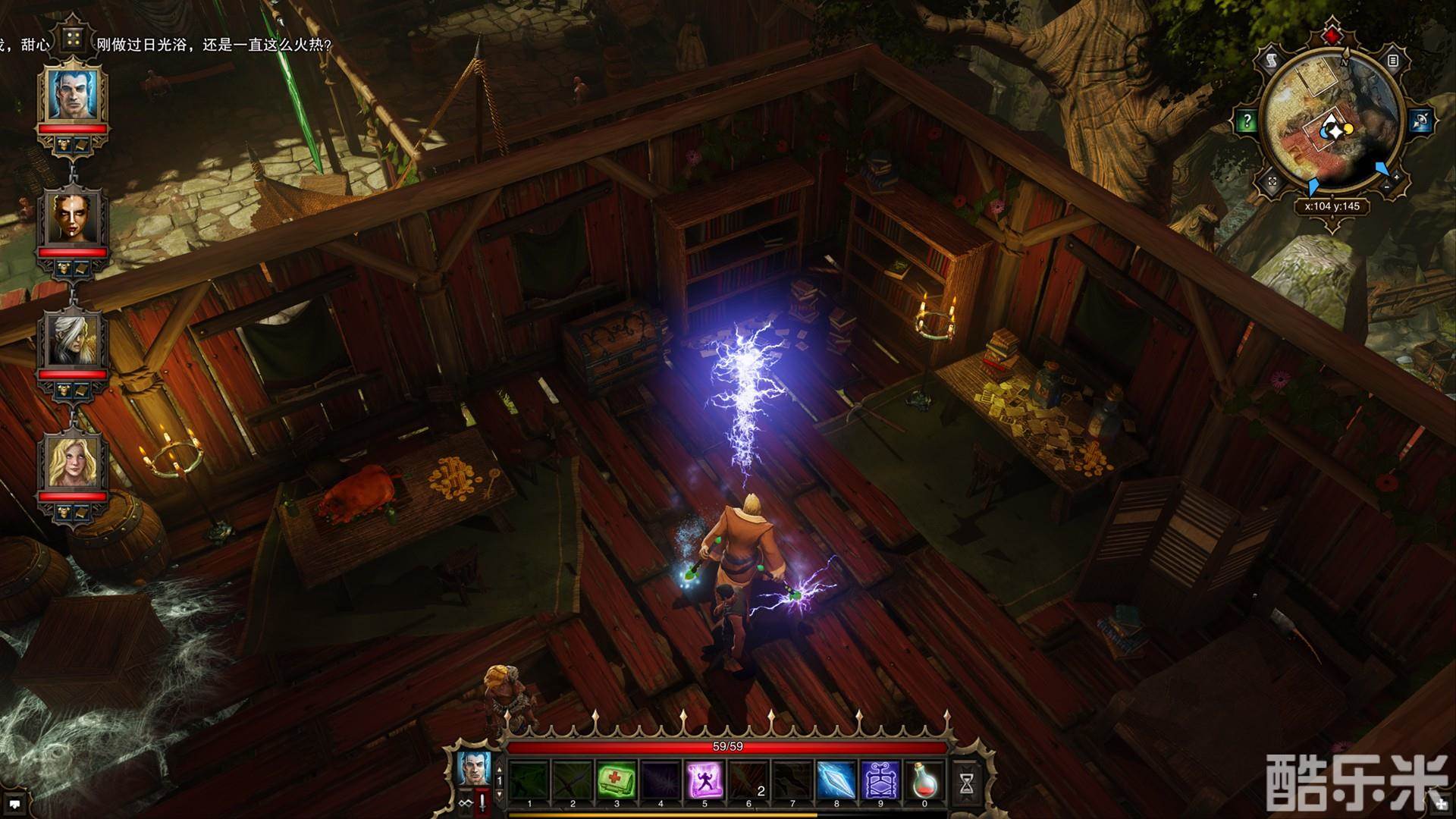Open the scroll icon beside the minimap

coord(1272,61)
